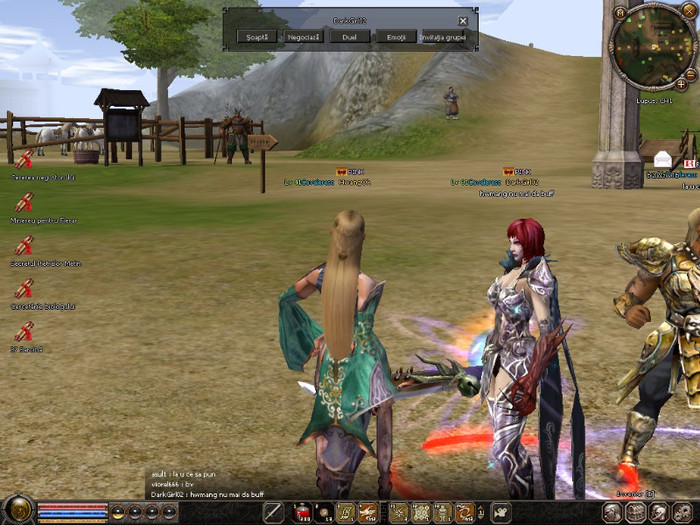The image size is (700, 525).
Task: Open the Secretul Pietrelor Metin quest scroll
Action: pos(24,246)
